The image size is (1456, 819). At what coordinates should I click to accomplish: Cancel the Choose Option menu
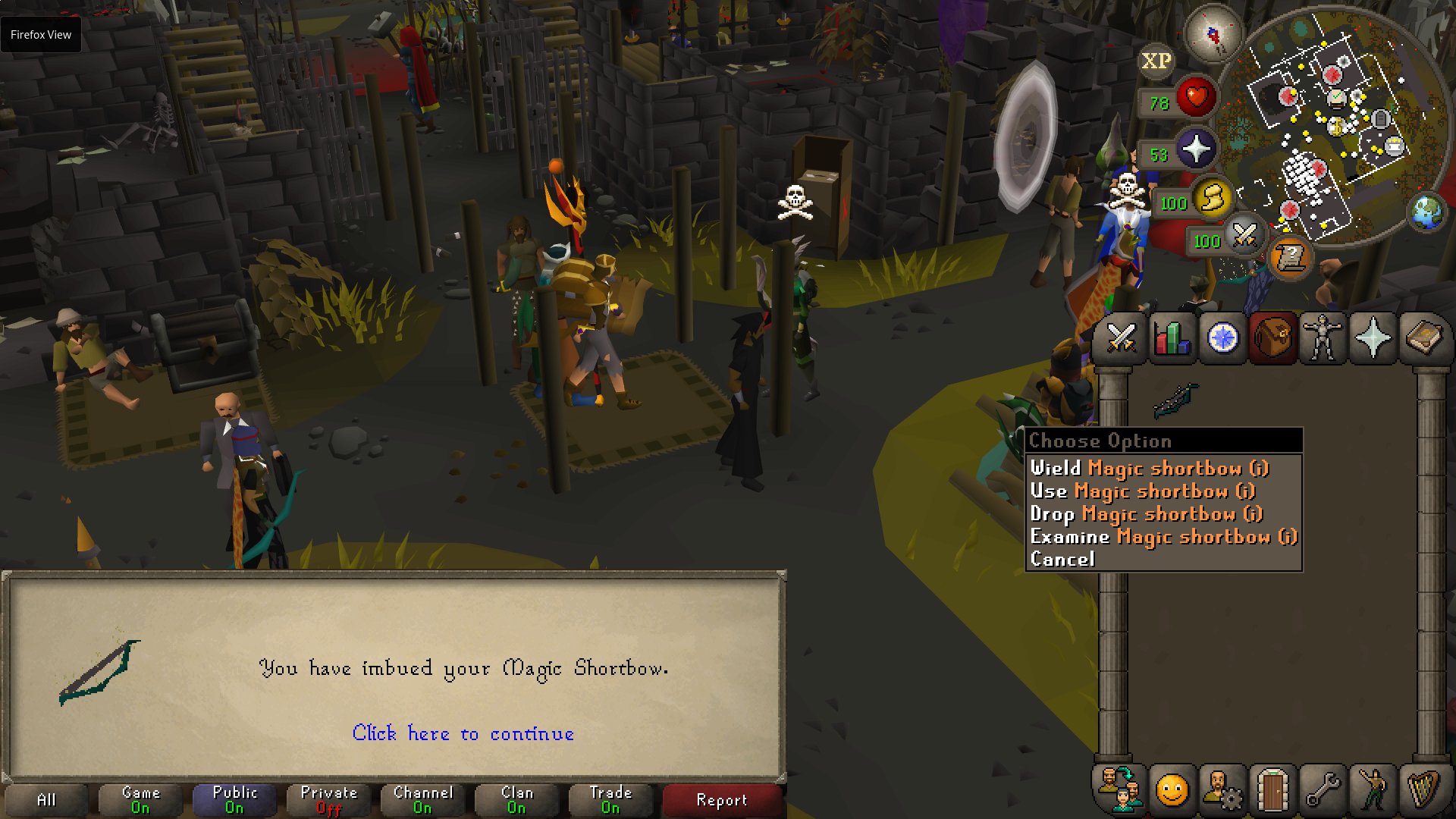1062,560
